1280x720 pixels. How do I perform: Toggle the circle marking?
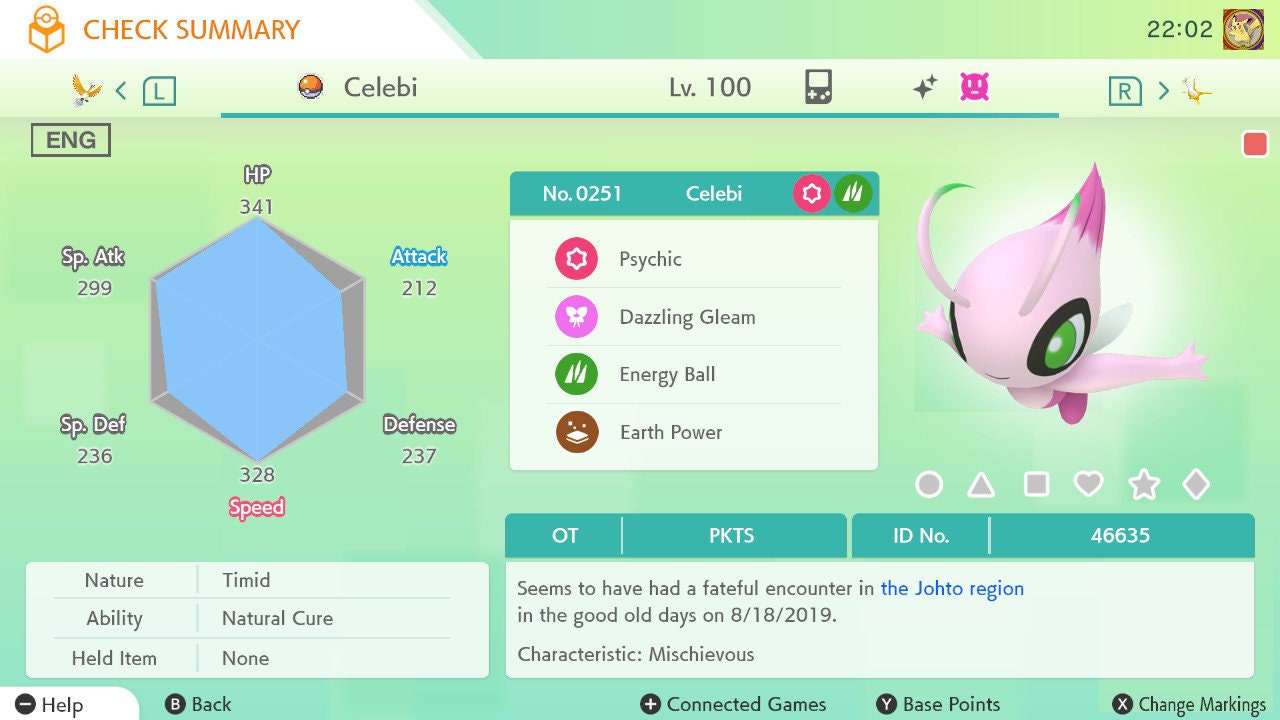(x=929, y=485)
